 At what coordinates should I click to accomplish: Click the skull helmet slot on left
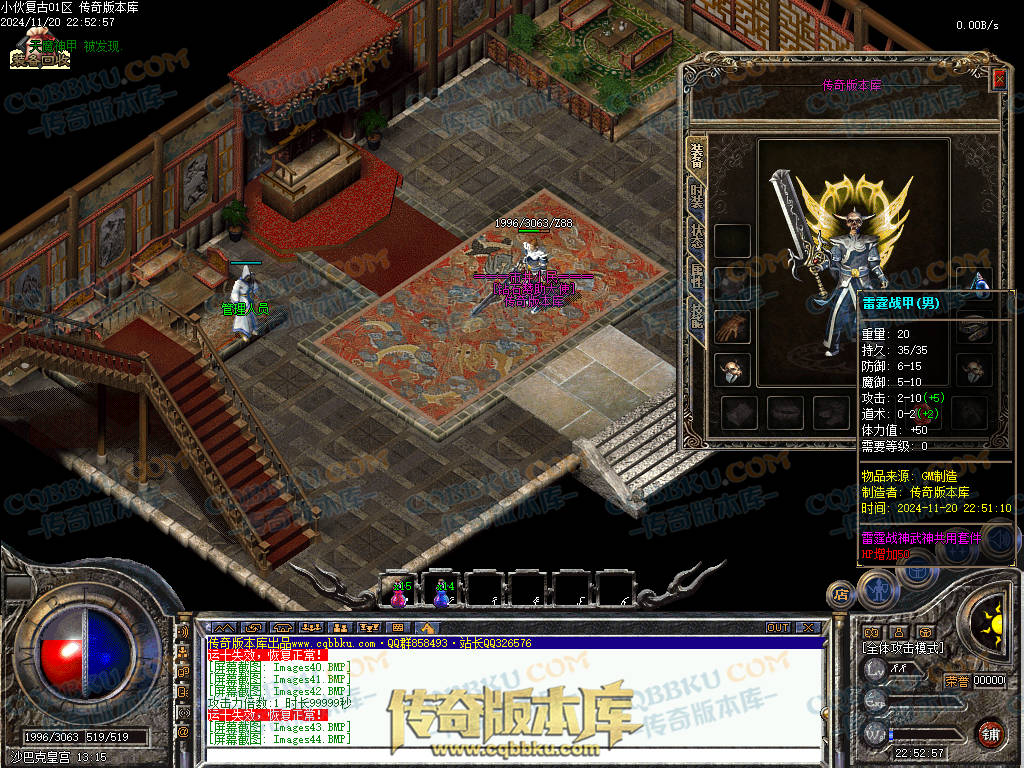[733, 369]
